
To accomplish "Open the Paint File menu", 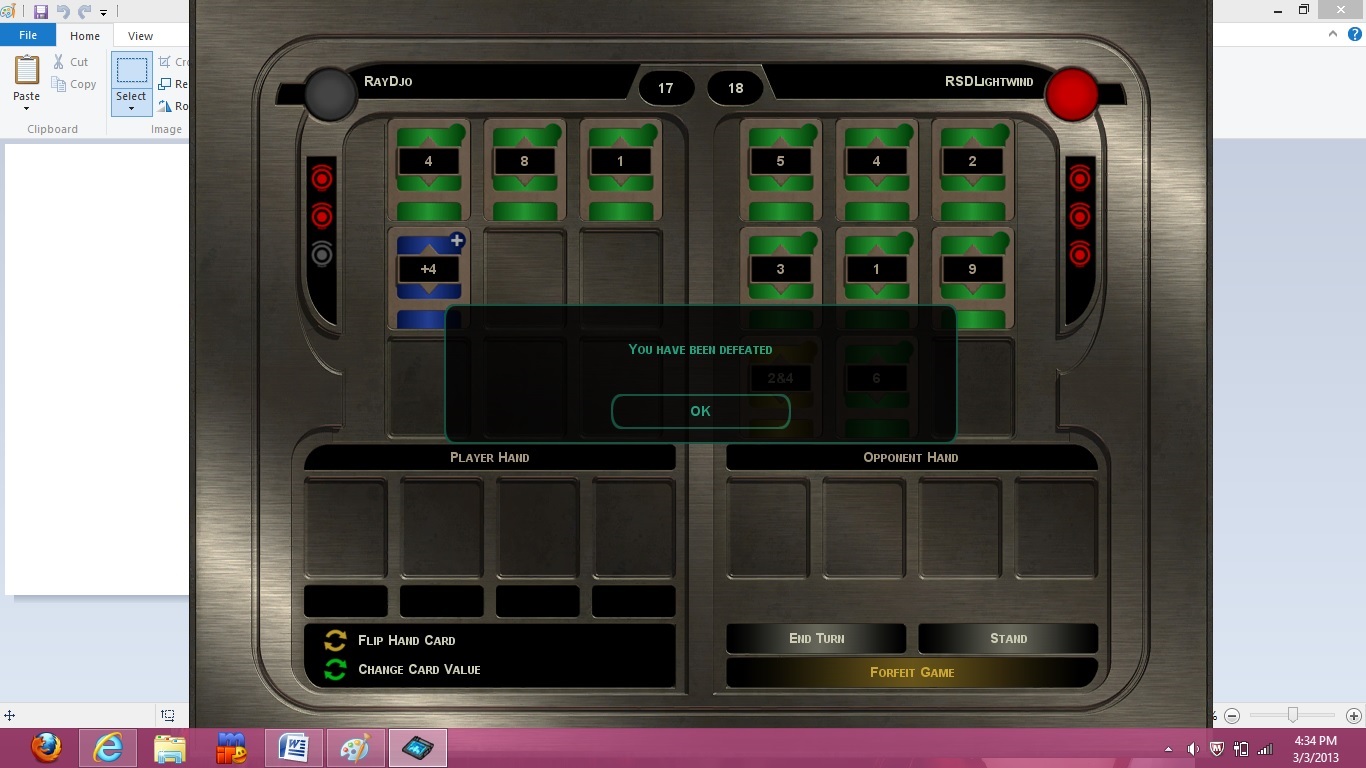I will 28,35.
